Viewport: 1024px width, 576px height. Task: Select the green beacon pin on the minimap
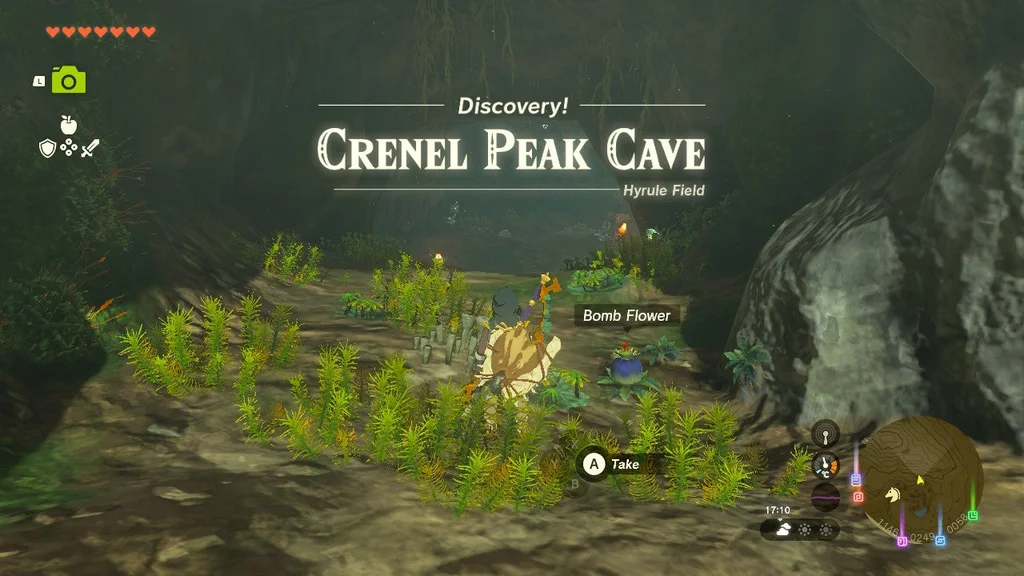coord(973,514)
